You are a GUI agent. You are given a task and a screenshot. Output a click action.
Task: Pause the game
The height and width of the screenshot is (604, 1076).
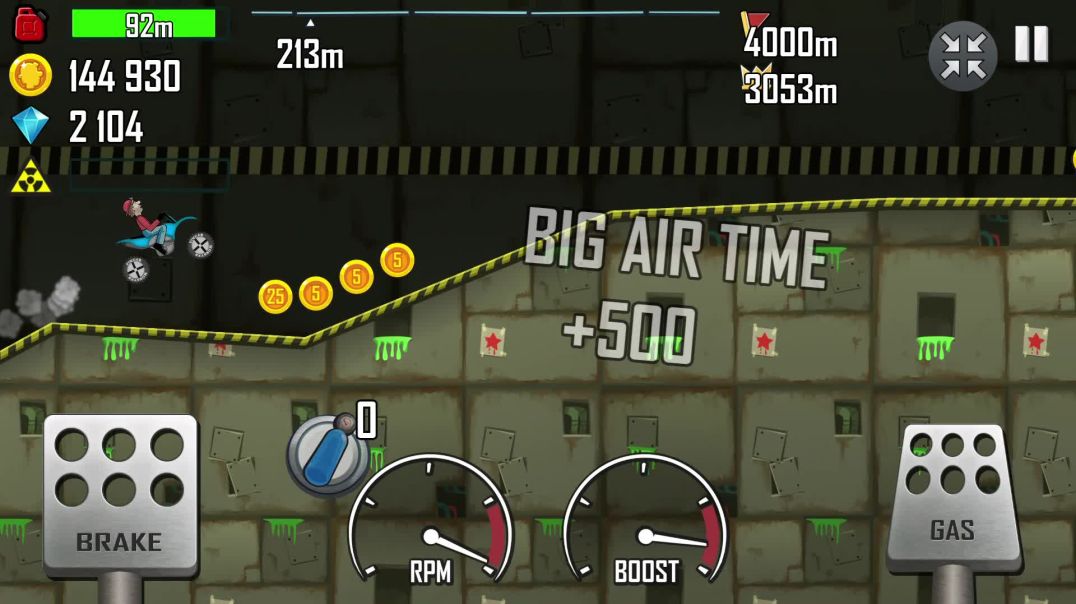pos(1031,44)
